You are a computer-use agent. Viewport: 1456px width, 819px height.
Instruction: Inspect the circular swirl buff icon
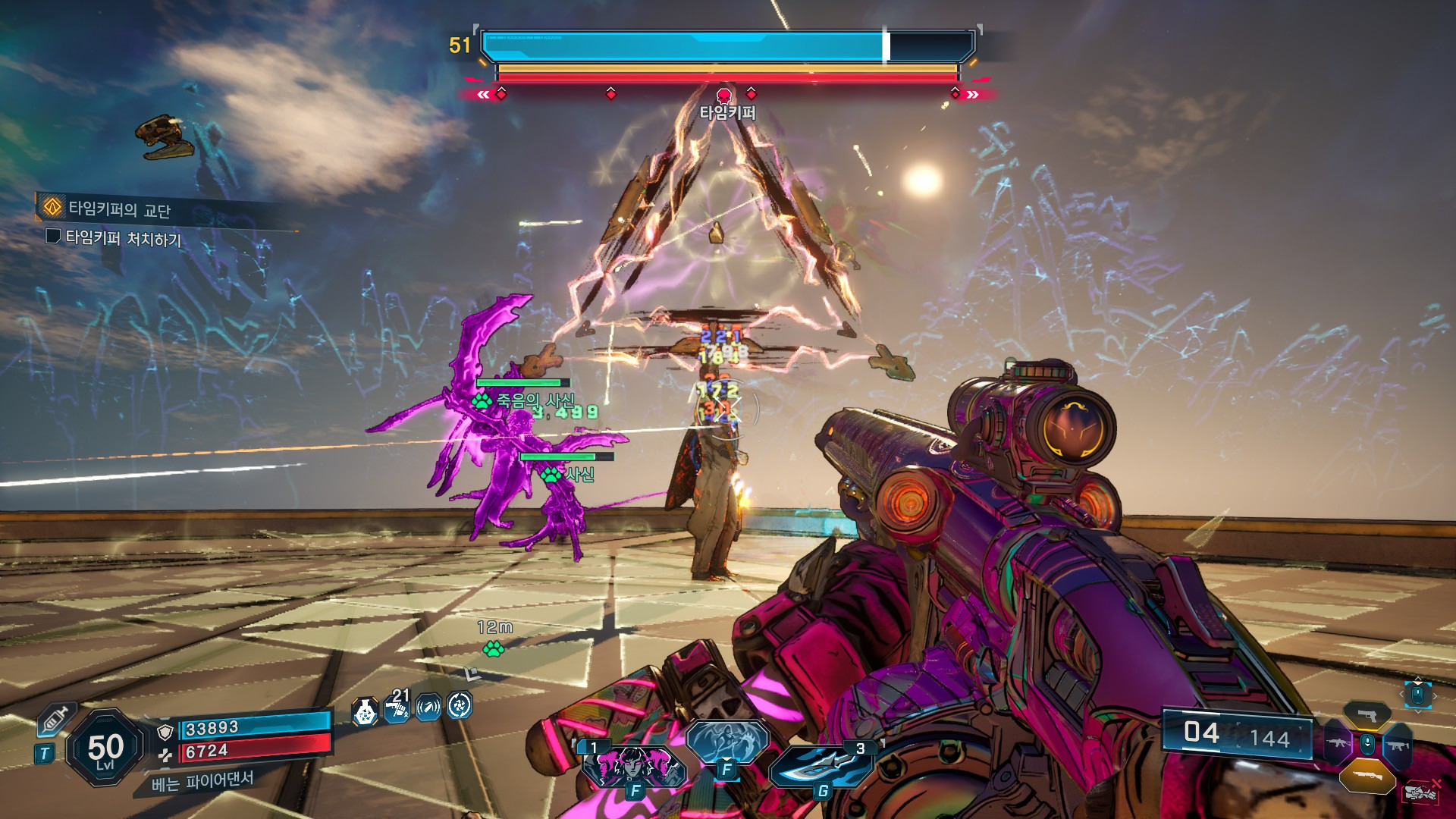tap(460, 706)
